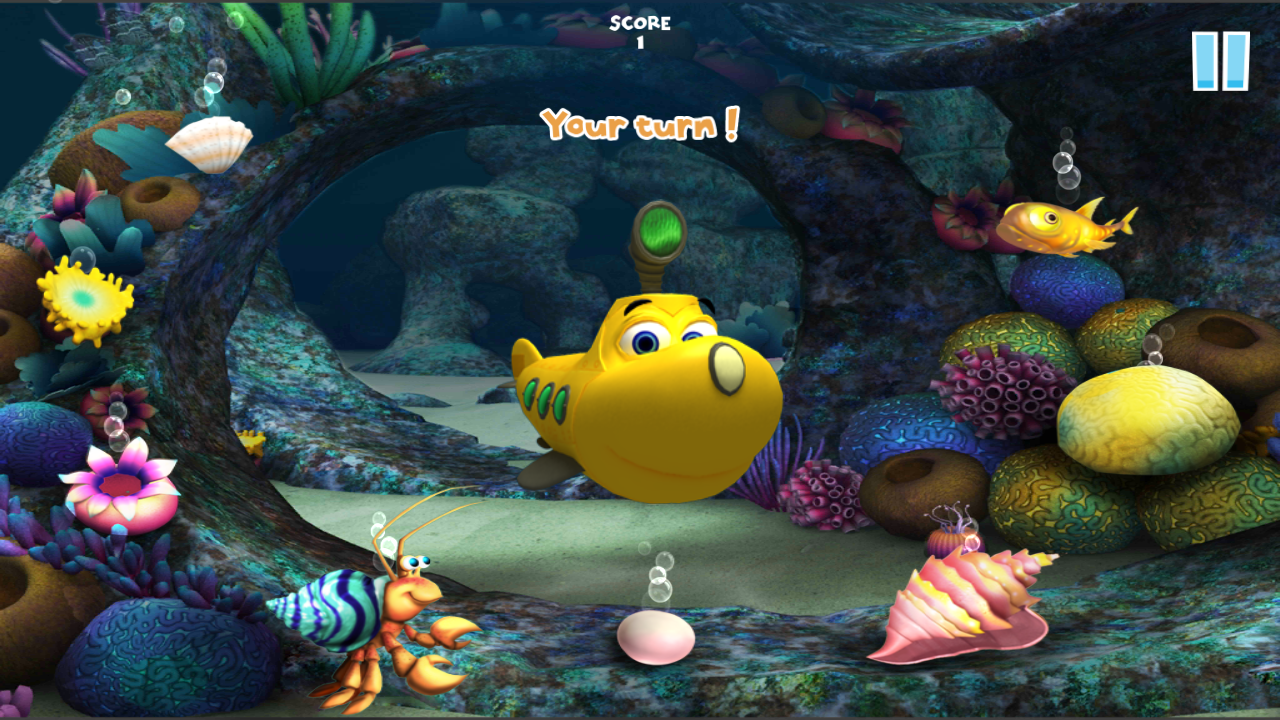Tap the pink pearl egg
Viewport: 1280px width, 720px height.
coord(656,637)
